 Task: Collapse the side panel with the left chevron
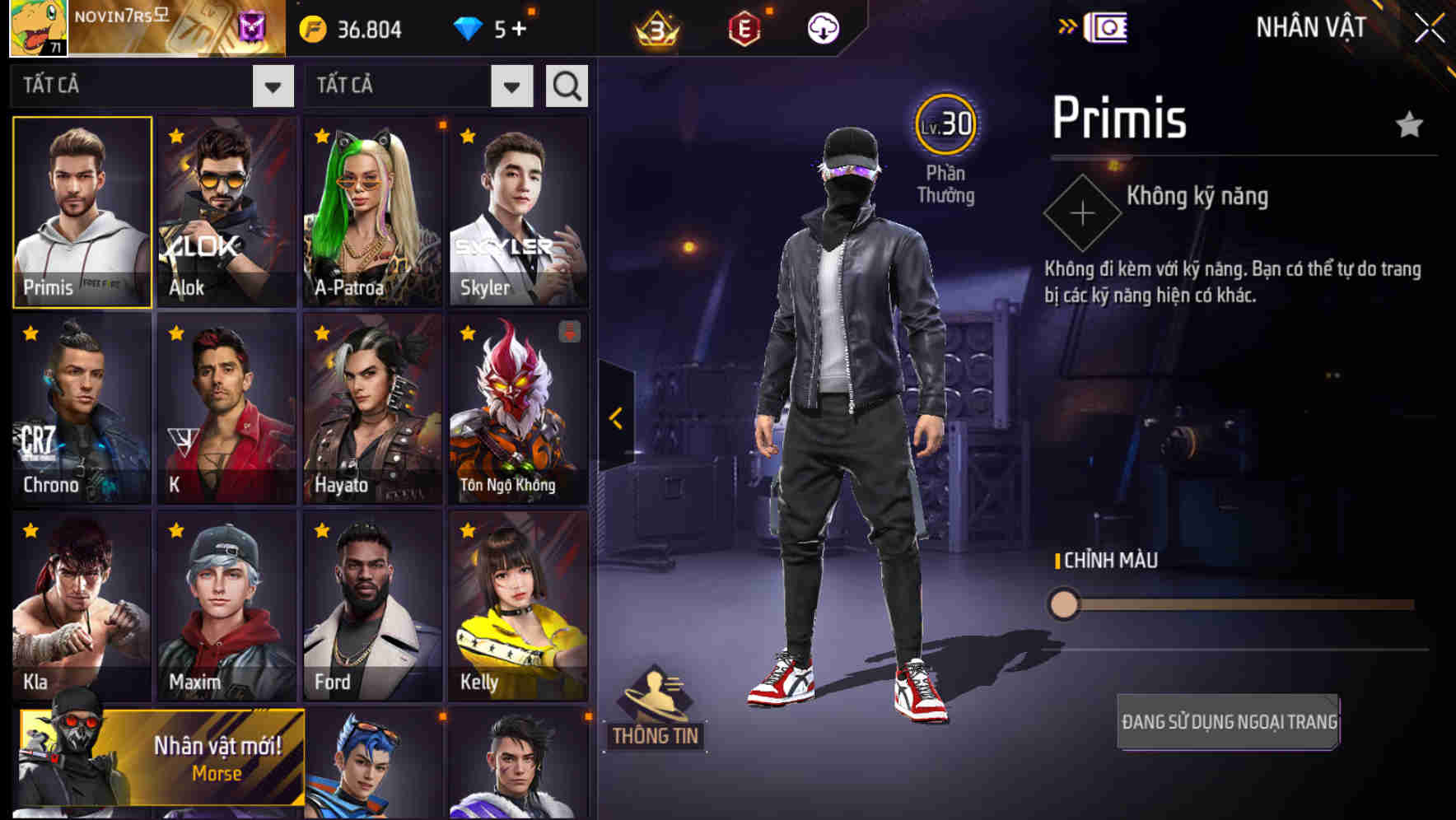(x=614, y=417)
